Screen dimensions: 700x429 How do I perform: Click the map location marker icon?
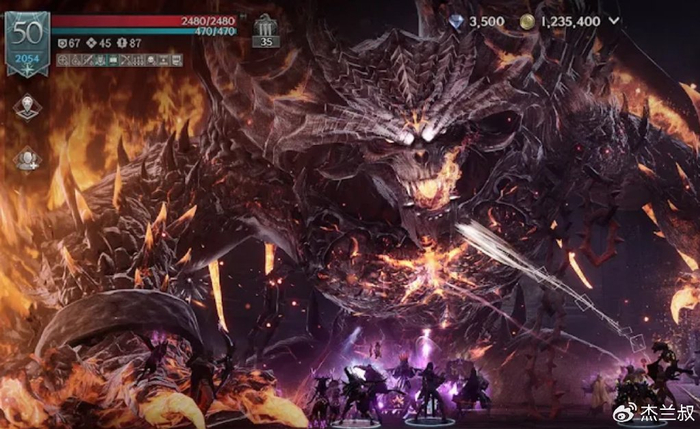tap(26, 107)
